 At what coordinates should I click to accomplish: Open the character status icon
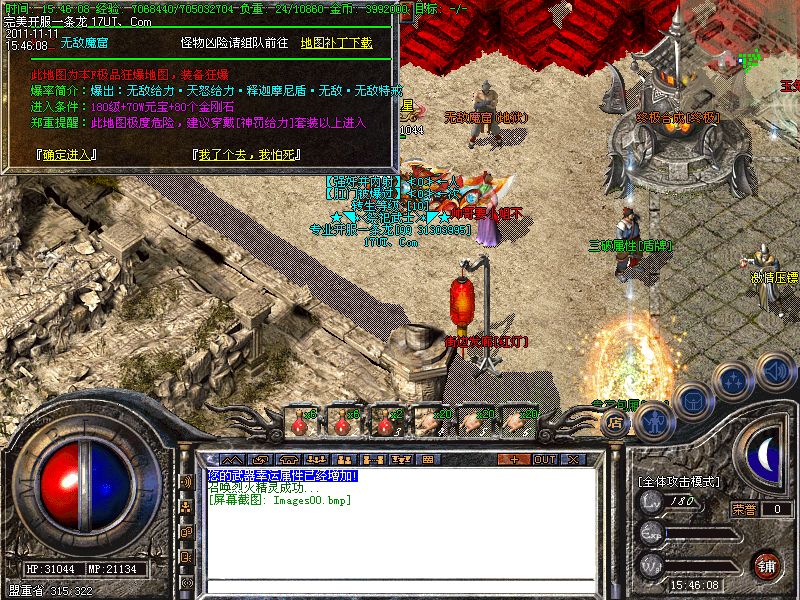[x=654, y=420]
